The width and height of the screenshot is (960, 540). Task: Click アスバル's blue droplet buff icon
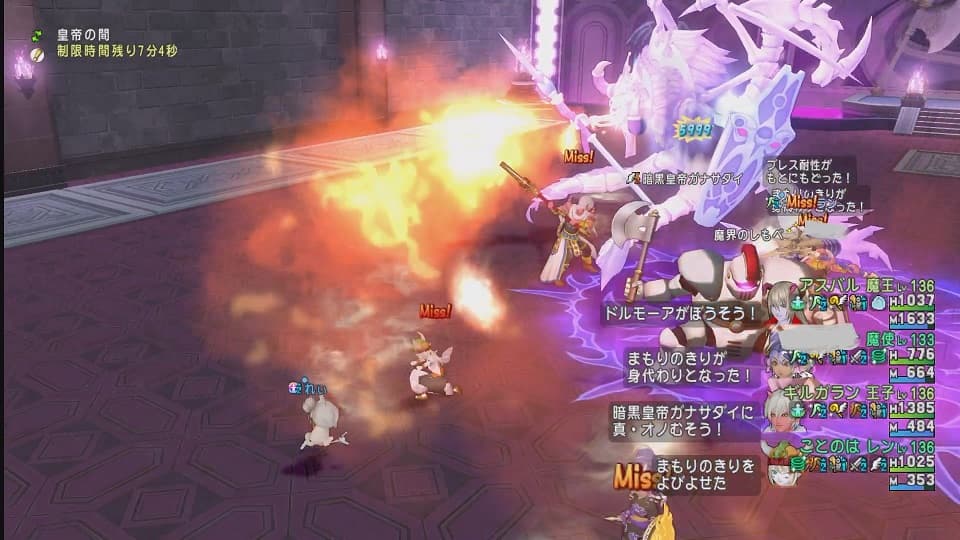point(877,301)
